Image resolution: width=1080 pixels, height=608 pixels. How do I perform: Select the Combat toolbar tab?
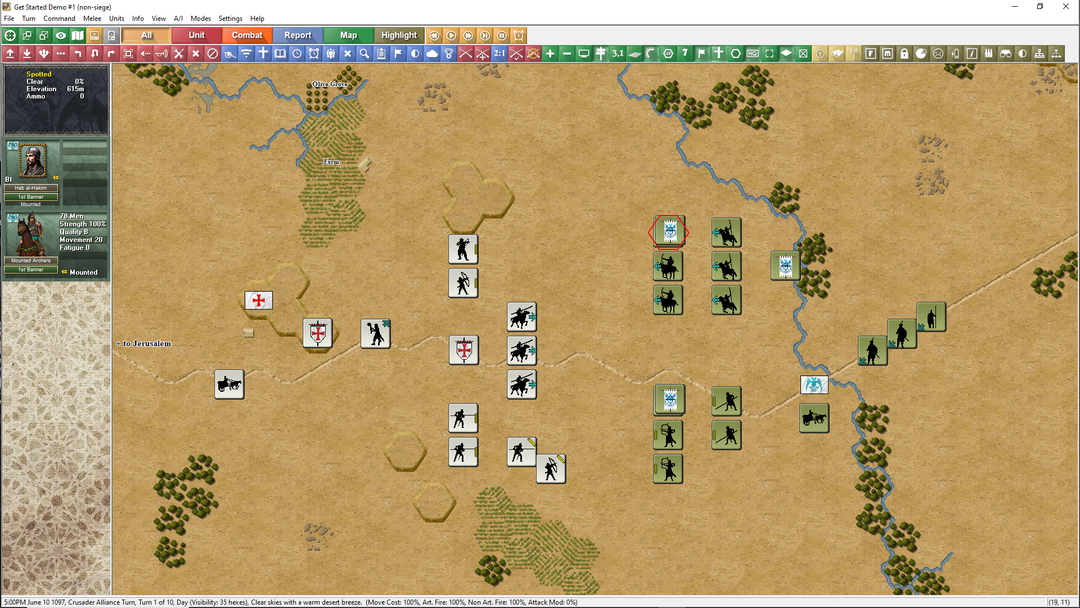pyautogui.click(x=247, y=35)
